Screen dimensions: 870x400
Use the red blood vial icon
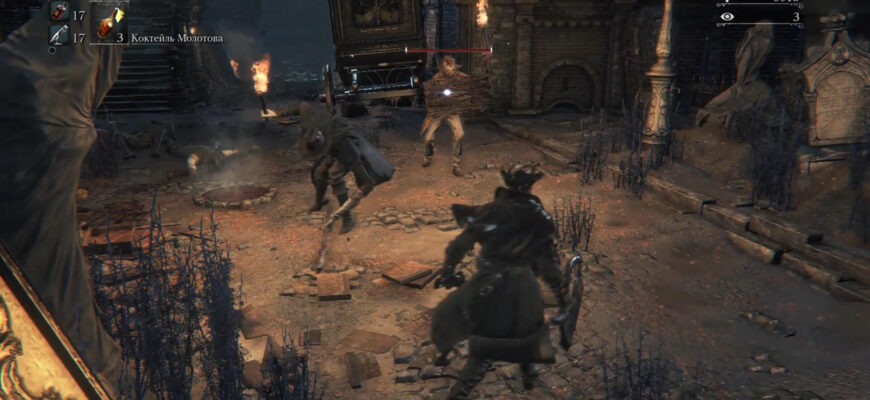(x=58, y=12)
